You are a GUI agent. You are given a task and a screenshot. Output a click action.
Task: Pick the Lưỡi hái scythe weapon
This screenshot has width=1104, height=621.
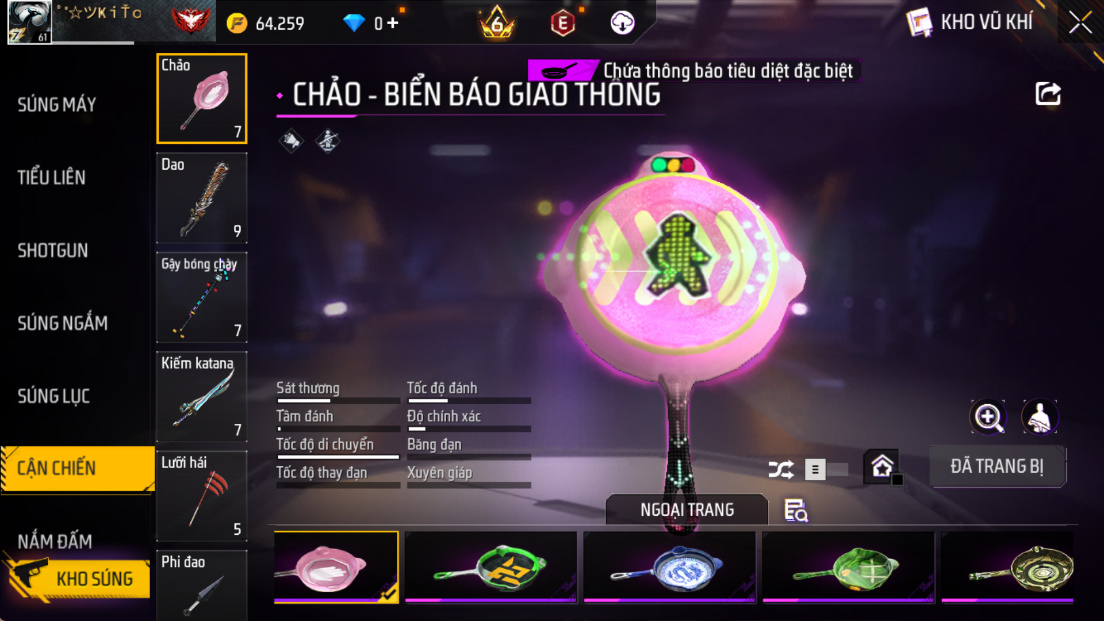(x=202, y=495)
